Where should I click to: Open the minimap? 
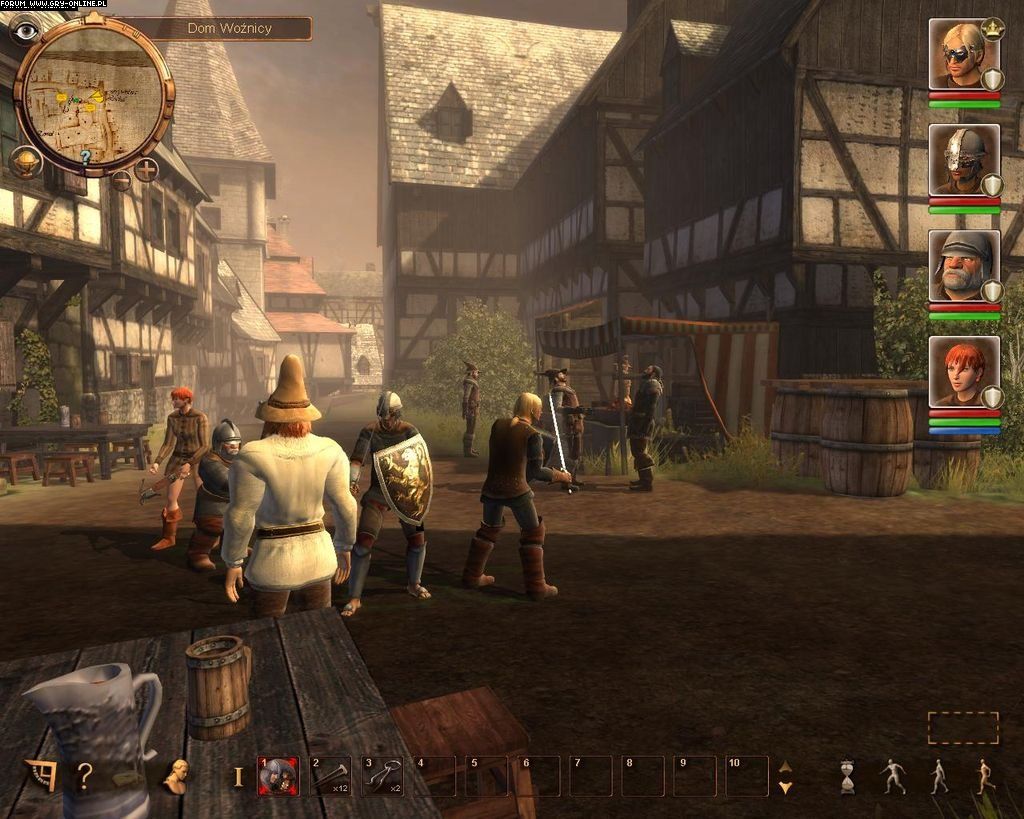pos(94,94)
